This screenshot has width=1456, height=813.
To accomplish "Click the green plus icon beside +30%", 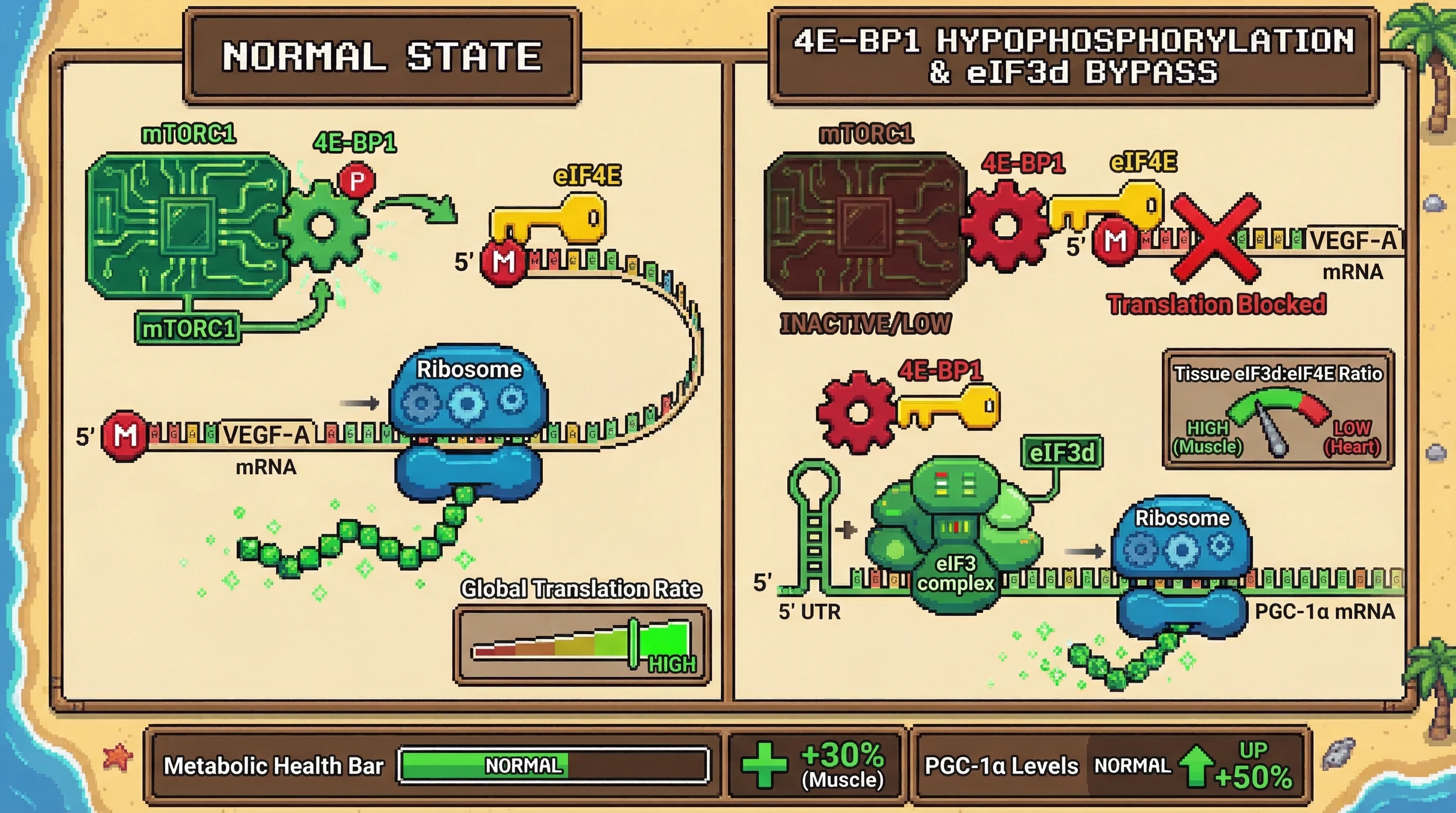I will tap(764, 765).
